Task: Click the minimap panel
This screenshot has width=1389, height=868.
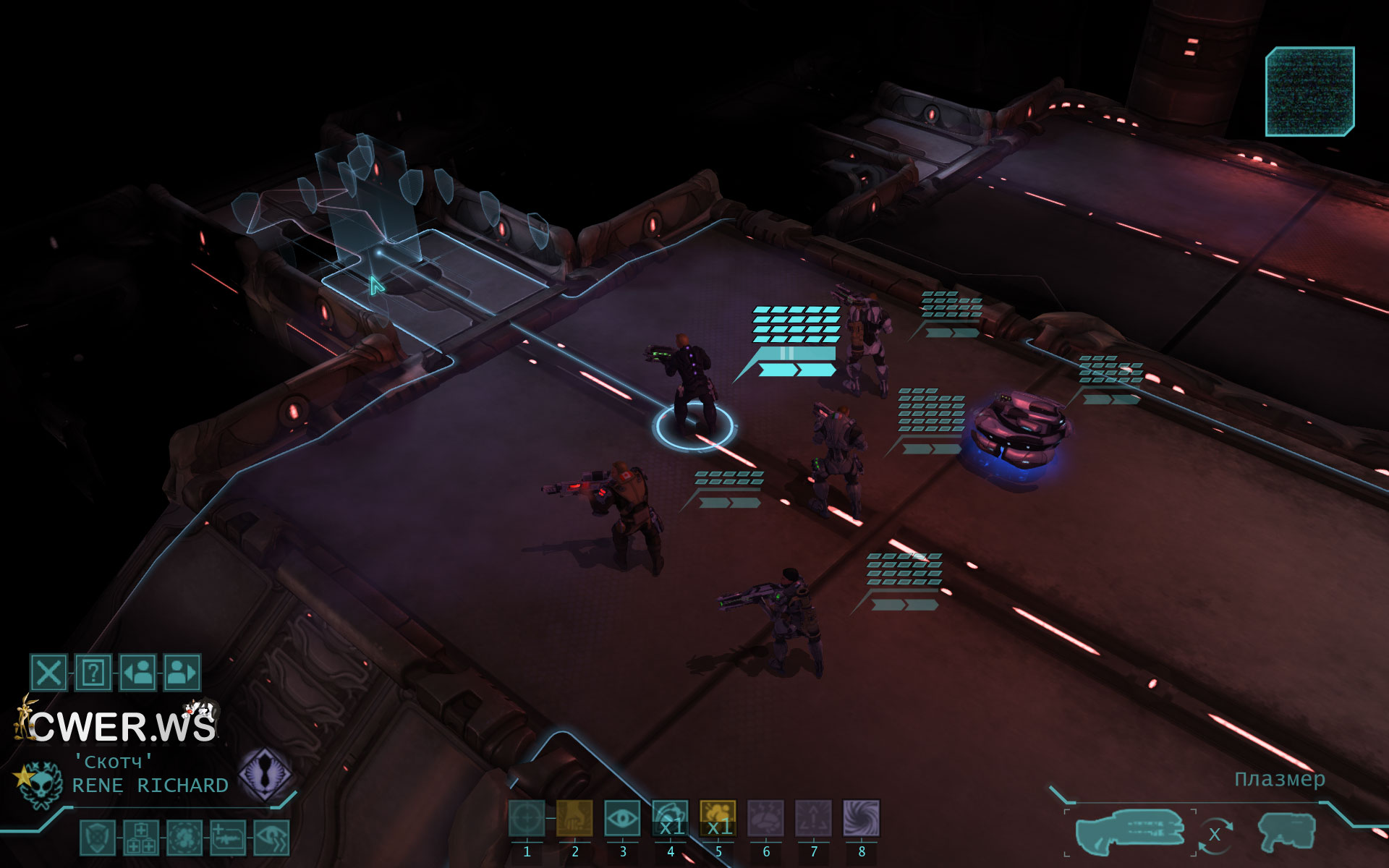Action: 1309,92
